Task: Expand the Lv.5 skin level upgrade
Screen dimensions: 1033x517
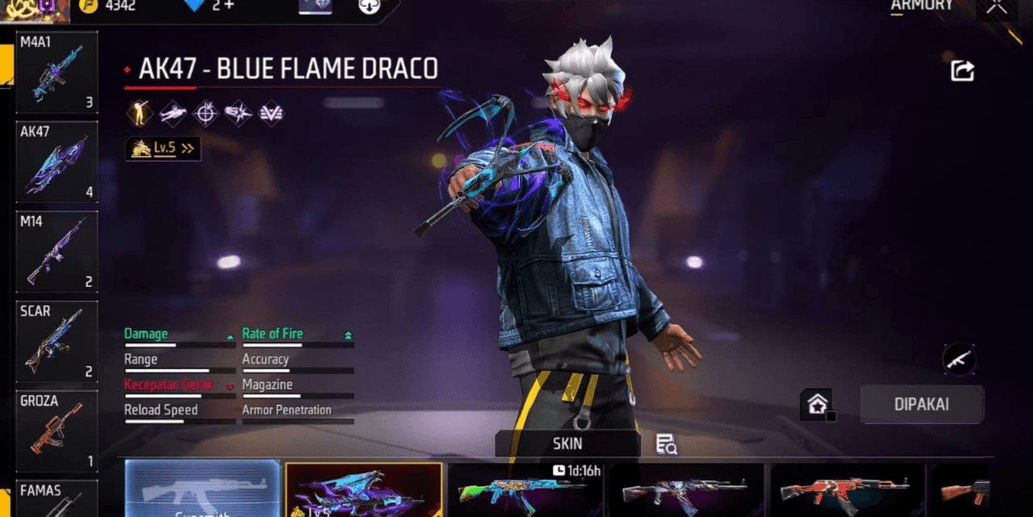Action: 163,149
